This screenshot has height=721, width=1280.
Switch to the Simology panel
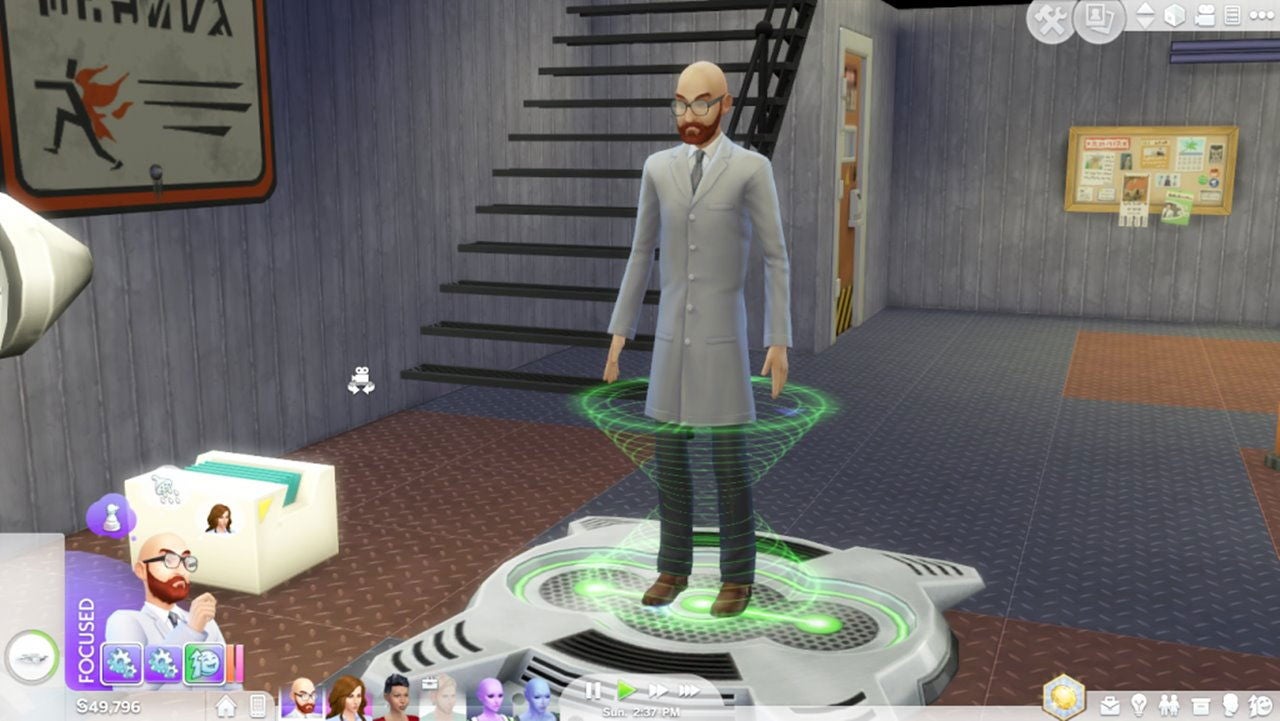coord(1231,705)
